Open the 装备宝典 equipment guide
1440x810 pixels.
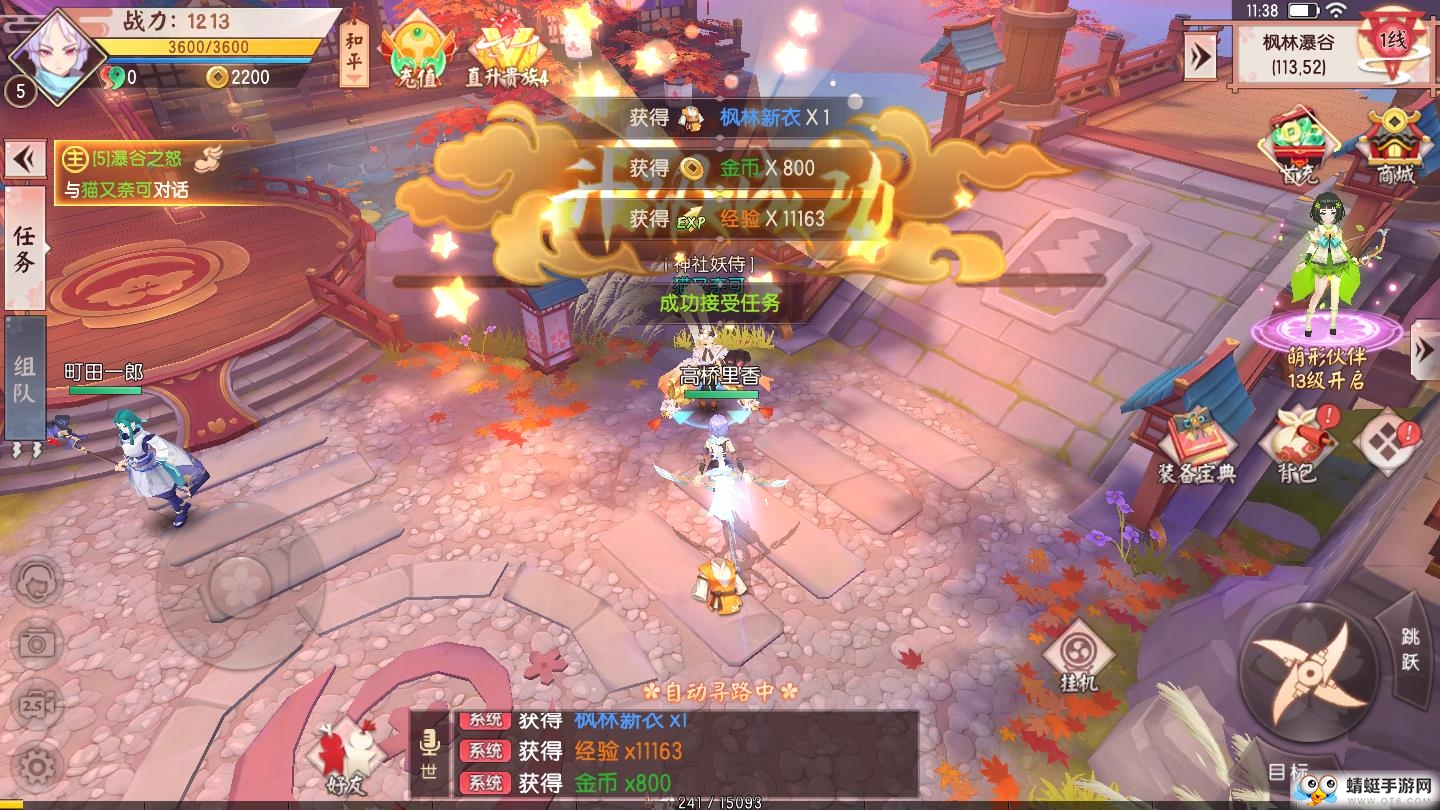pyautogui.click(x=1198, y=446)
